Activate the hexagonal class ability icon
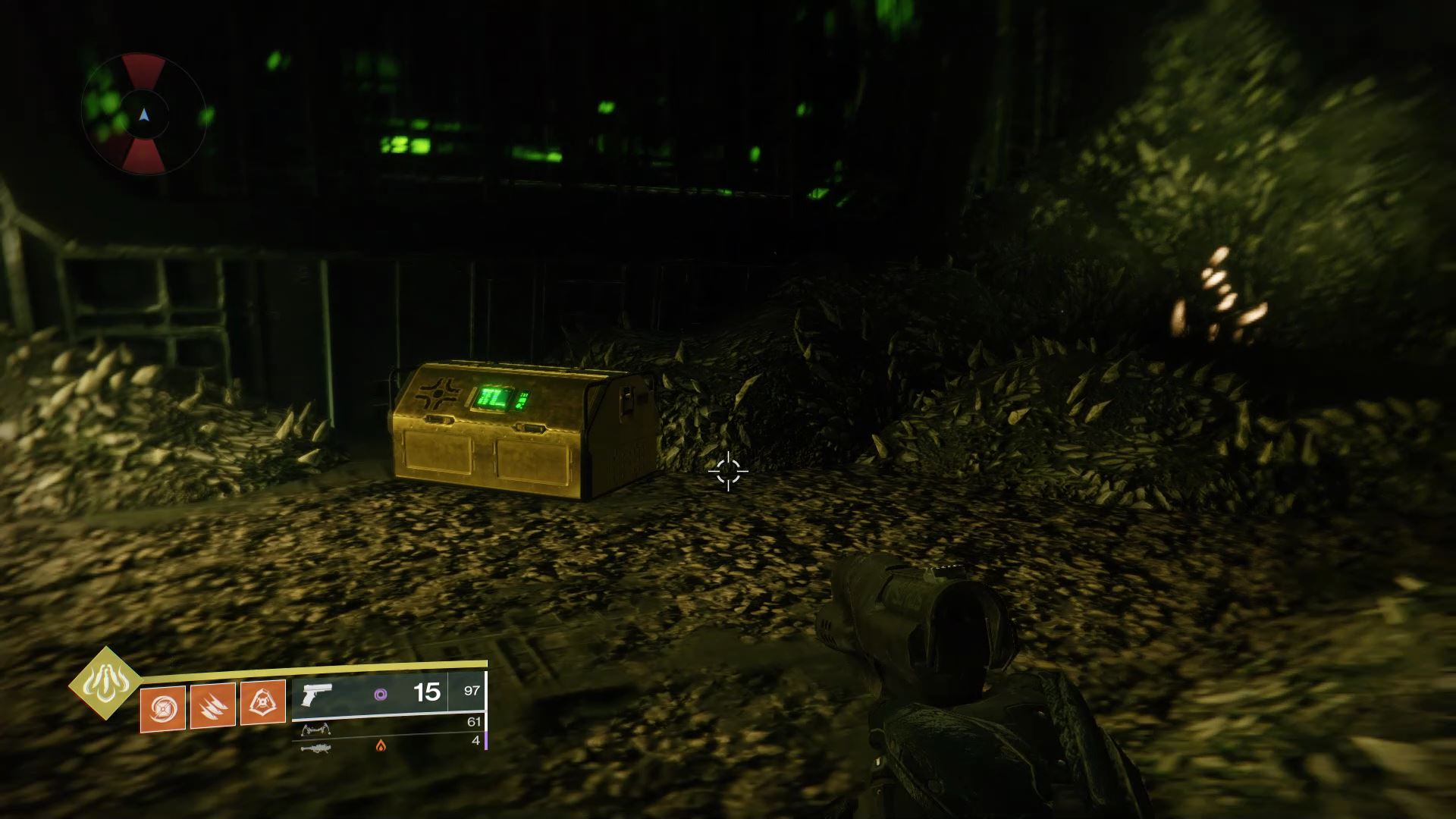 point(262,703)
